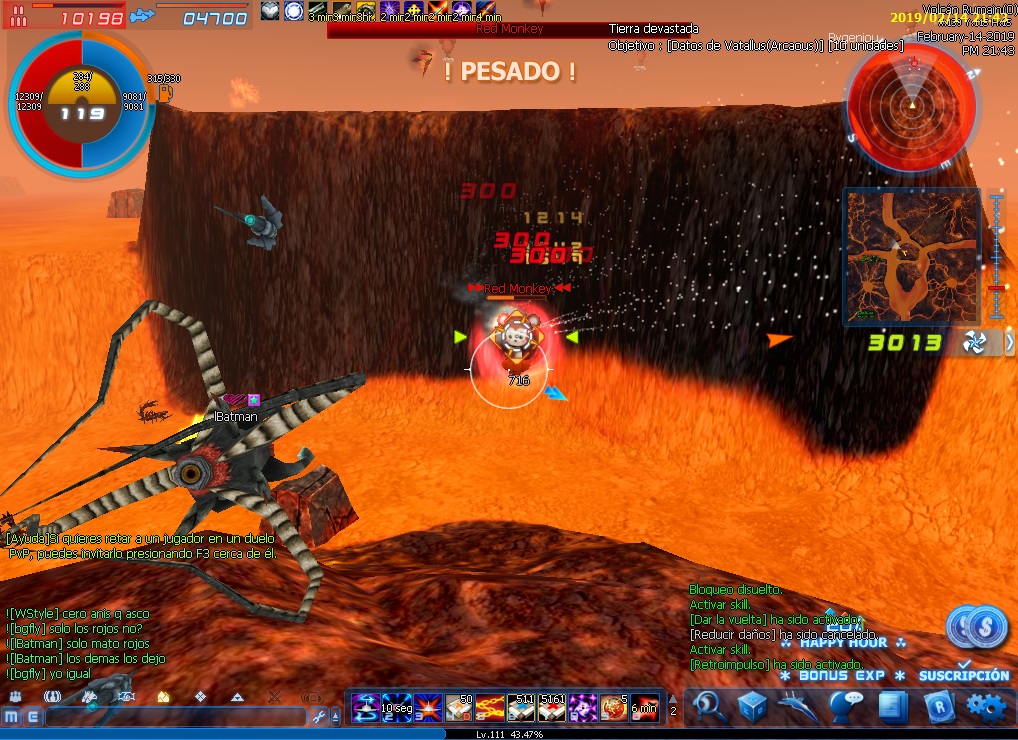Click the blue R card icon
This screenshot has width=1018, height=740.
(939, 707)
